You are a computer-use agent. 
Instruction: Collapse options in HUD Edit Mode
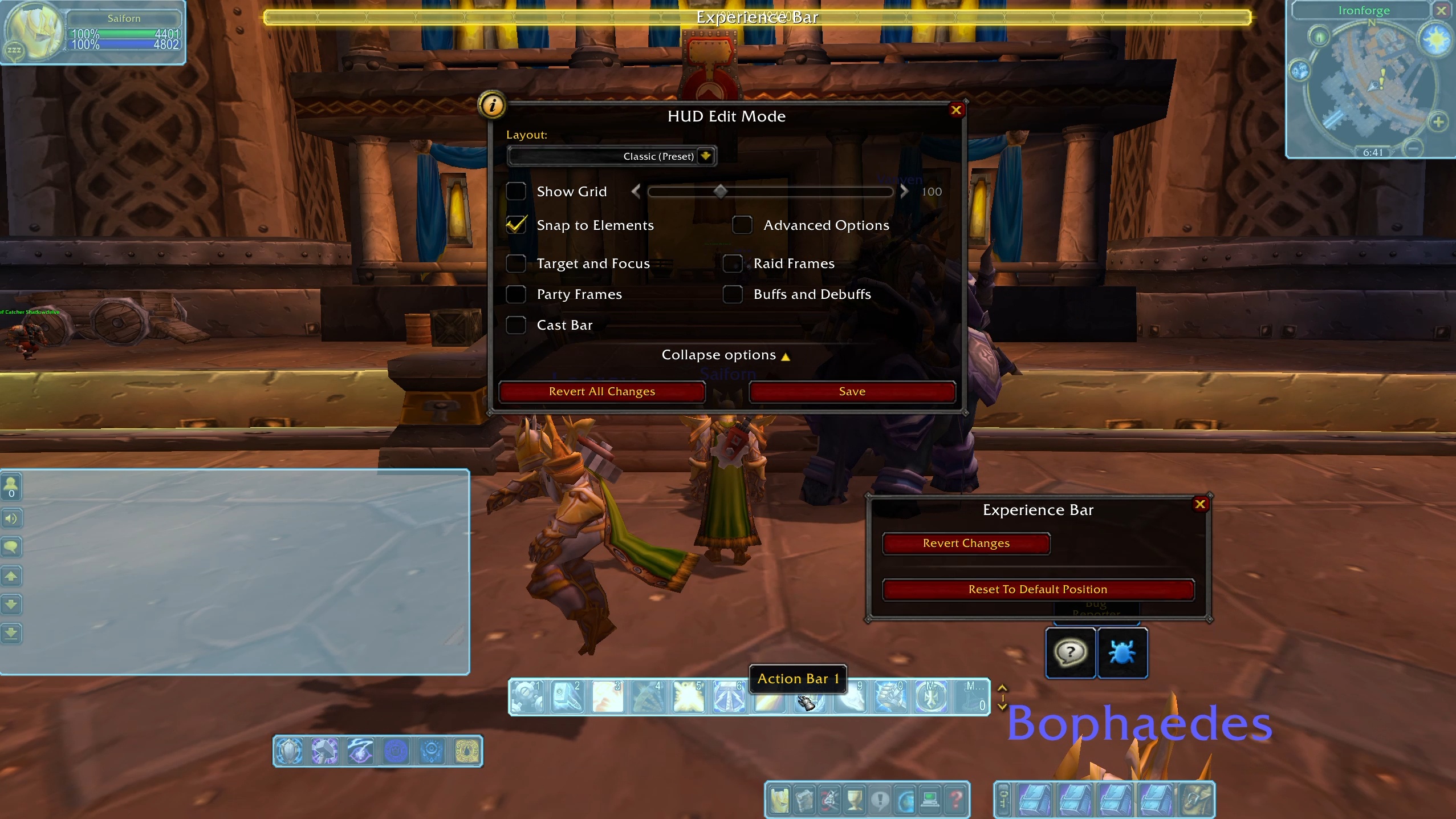pyautogui.click(x=725, y=355)
